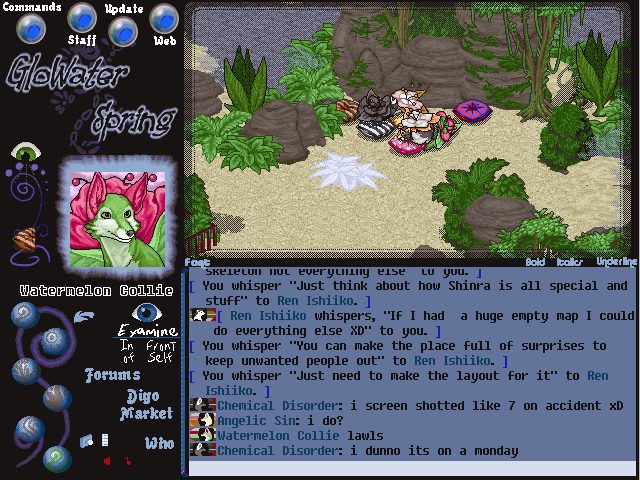640x480 pixels.
Task: Click the red music note icon
Action: (127, 461)
